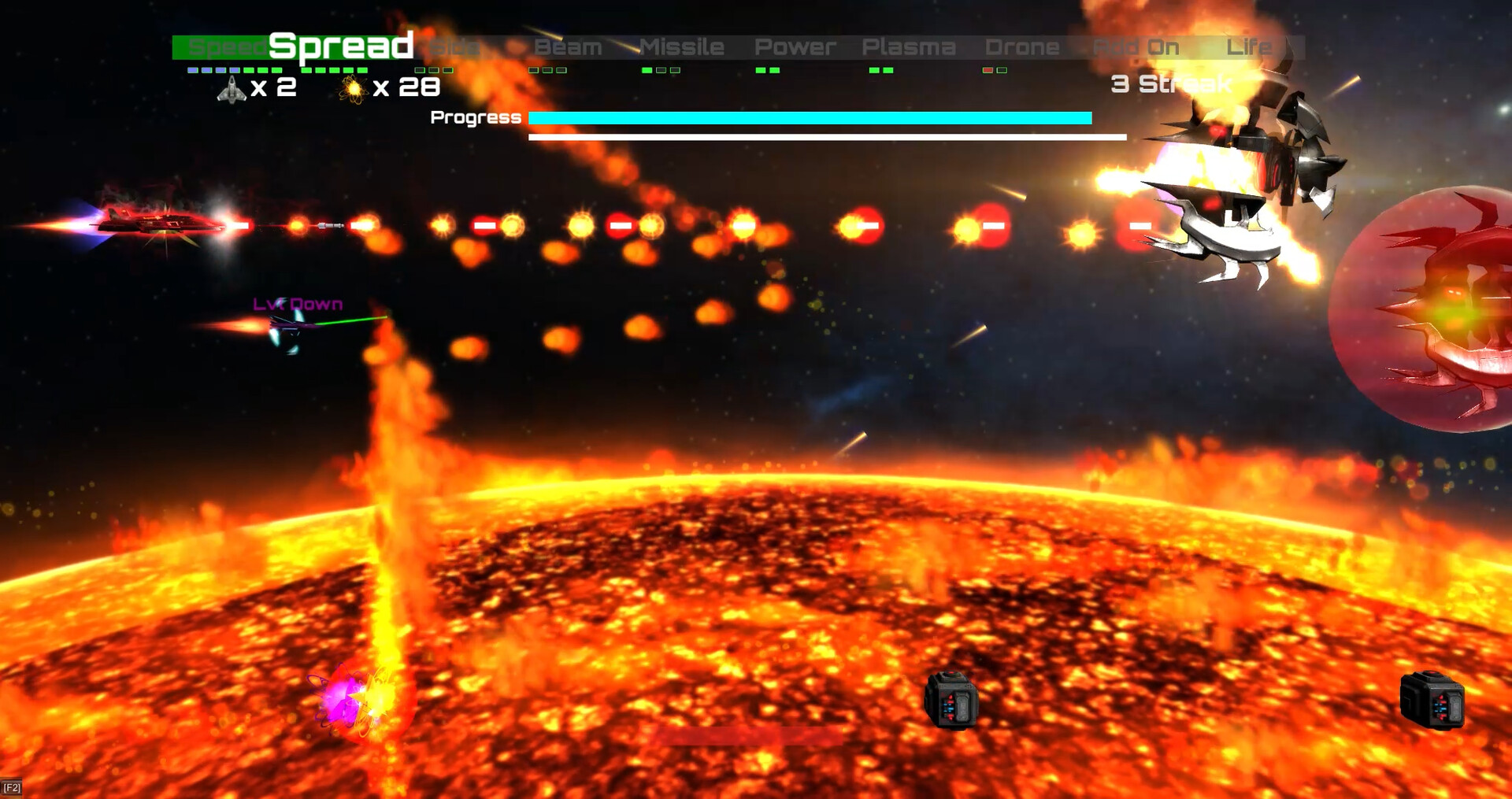Select the ship lives counter icon
The width and height of the screenshot is (1512, 799).
click(230, 88)
